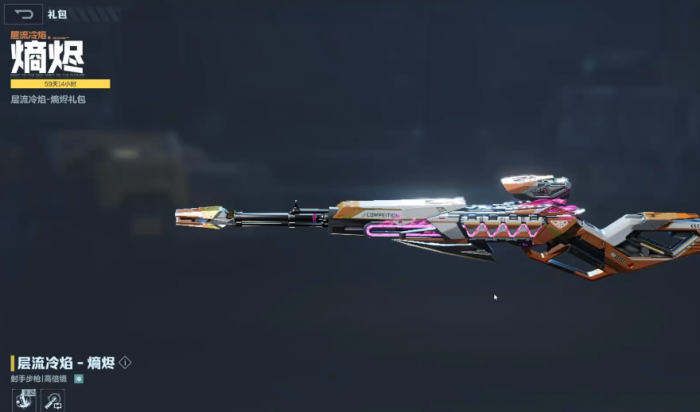Select the scope swap preview icon
The image size is (700, 412).
tap(53, 401)
